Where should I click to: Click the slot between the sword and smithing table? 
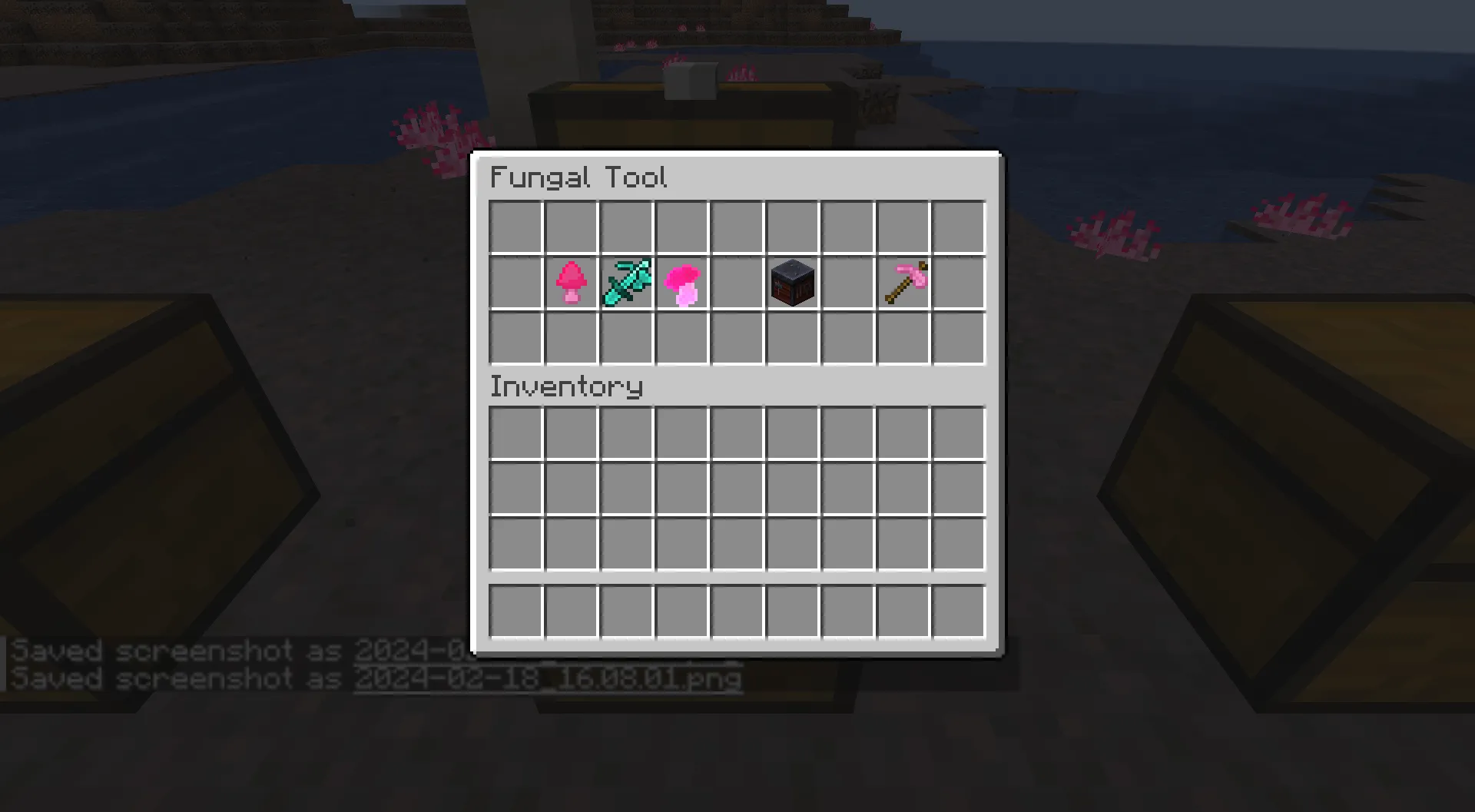(x=737, y=282)
